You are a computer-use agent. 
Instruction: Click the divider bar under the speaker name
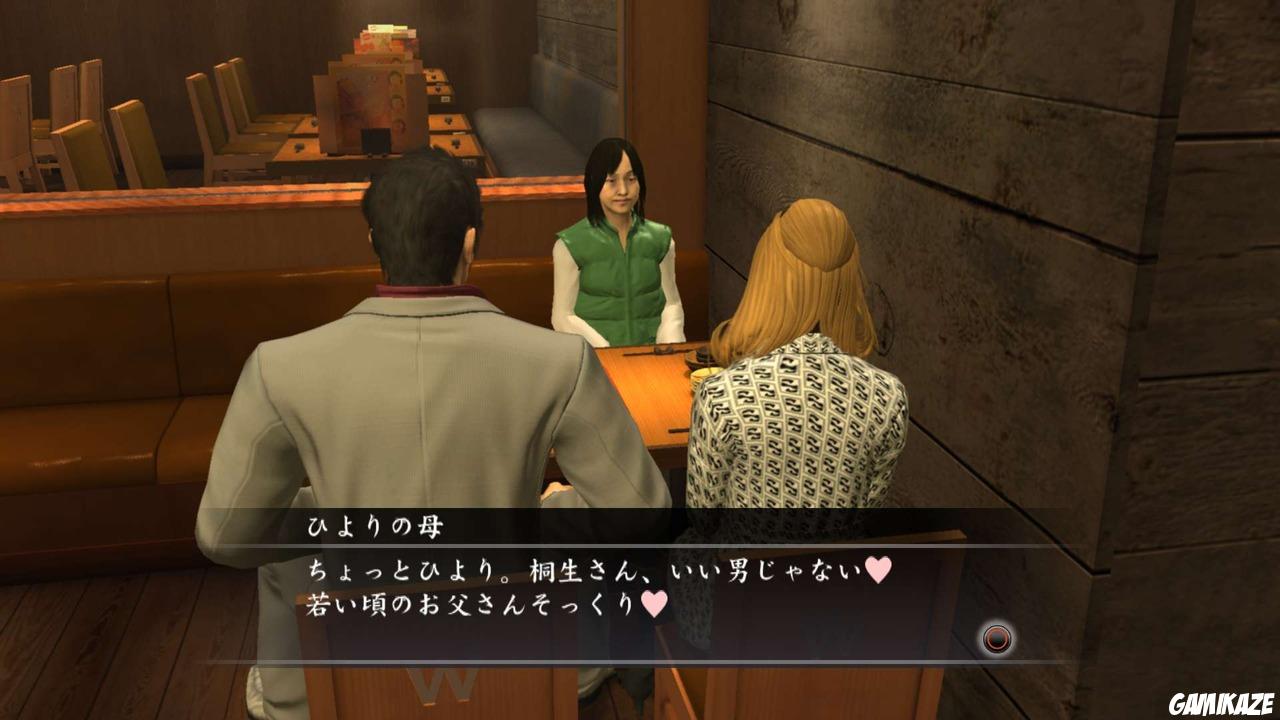point(640,545)
